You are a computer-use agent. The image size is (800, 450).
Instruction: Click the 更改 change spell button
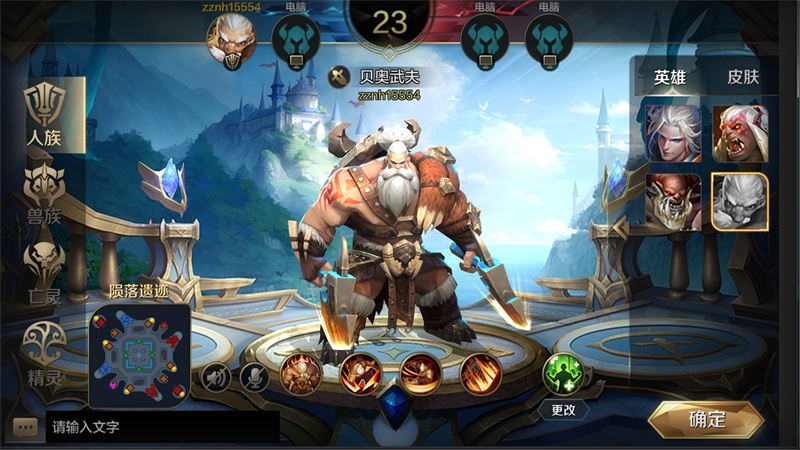click(563, 409)
